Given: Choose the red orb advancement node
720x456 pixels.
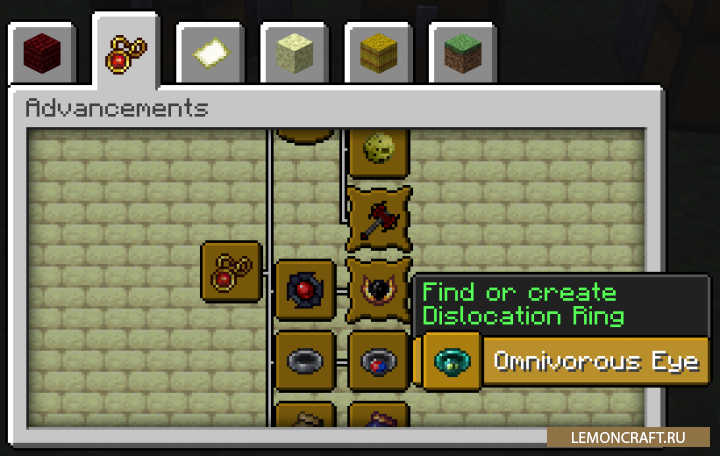Looking at the screenshot, I should coord(304,290).
